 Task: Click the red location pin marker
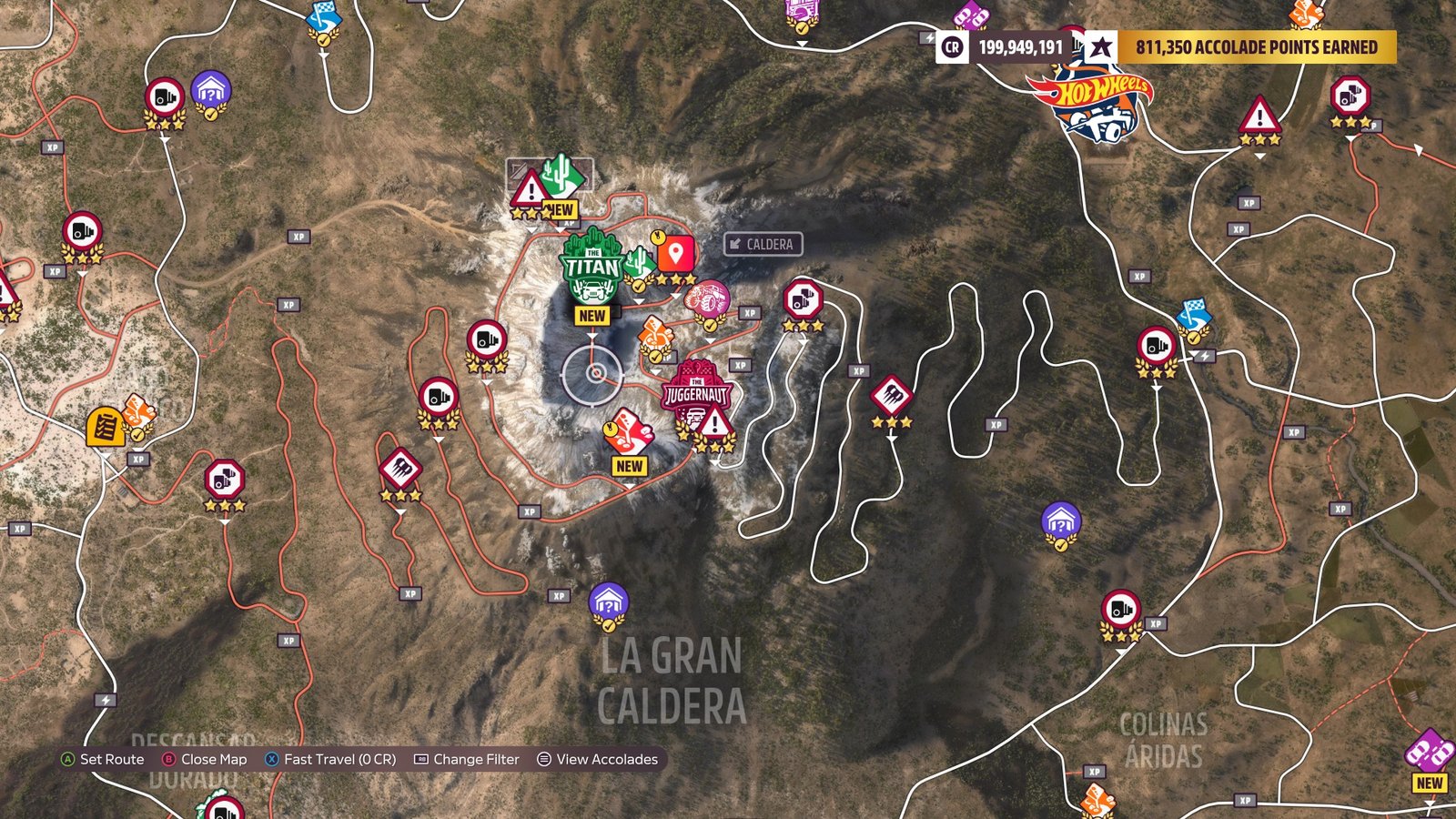pyautogui.click(x=675, y=254)
